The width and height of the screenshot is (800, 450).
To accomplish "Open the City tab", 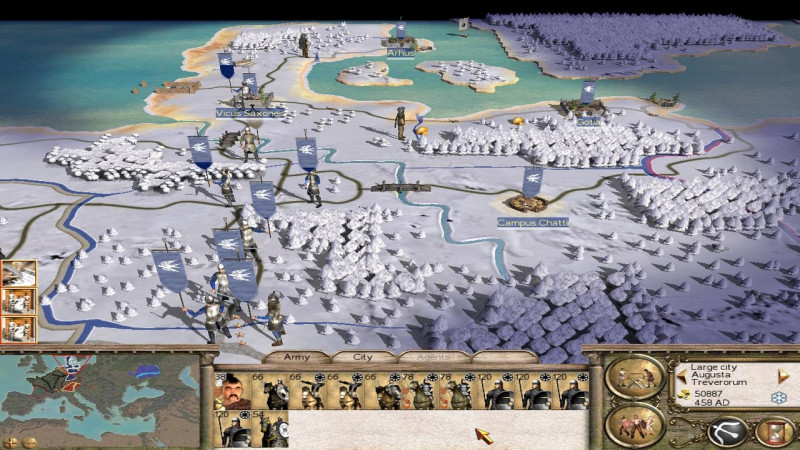I will coord(361,356).
